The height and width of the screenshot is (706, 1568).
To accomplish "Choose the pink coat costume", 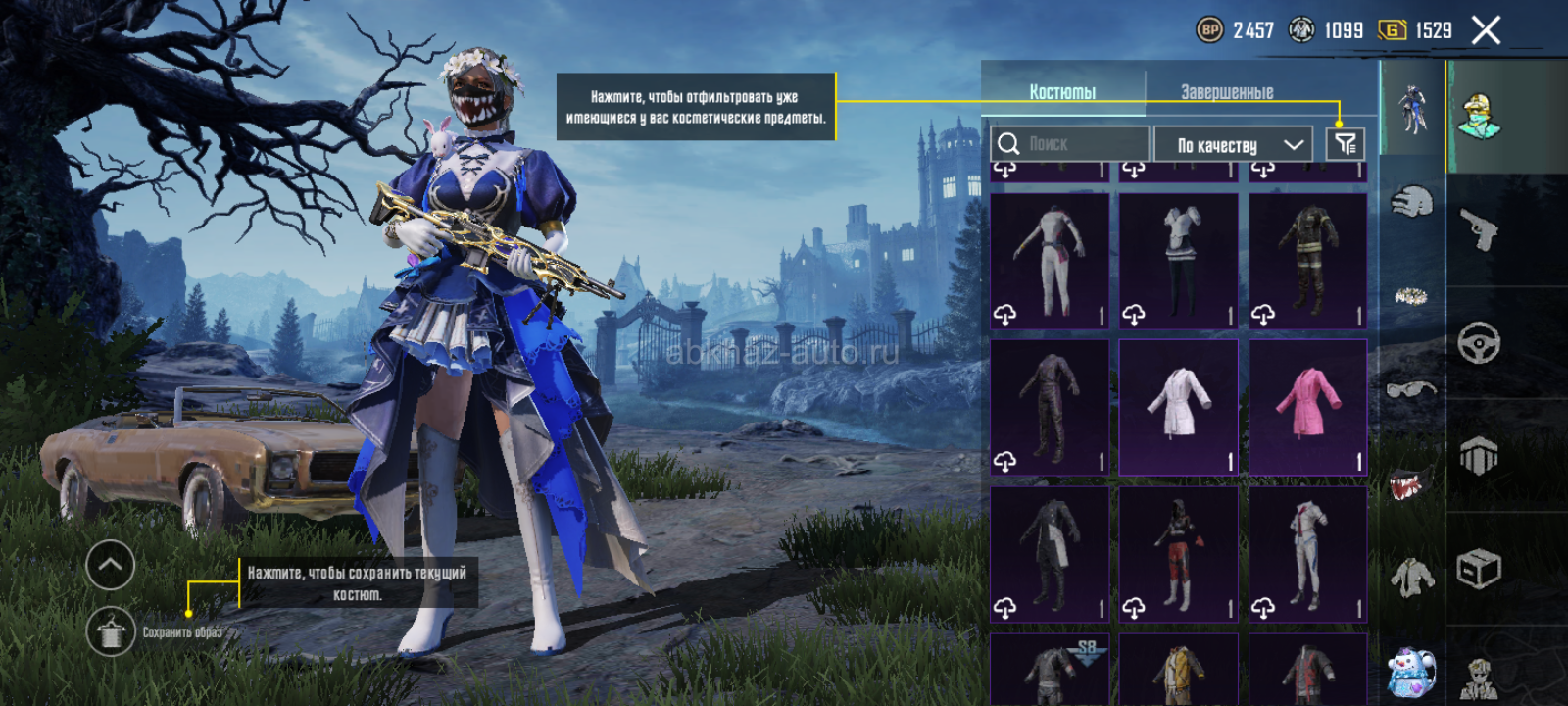I will pyautogui.click(x=1308, y=407).
